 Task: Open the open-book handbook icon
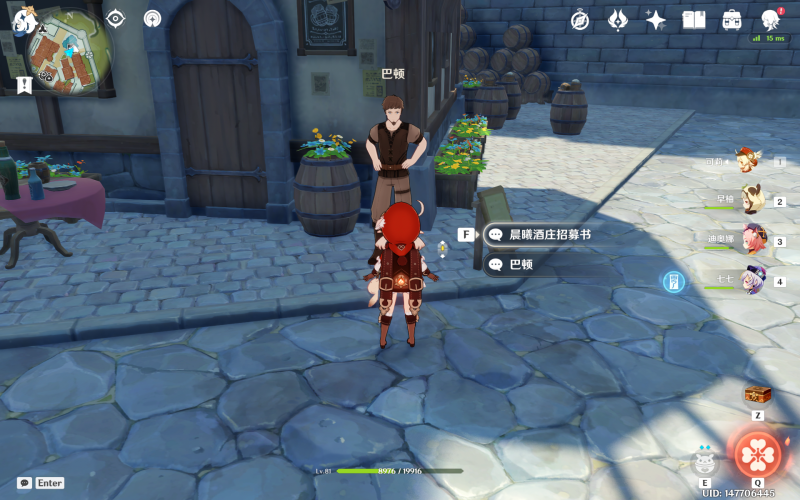(x=694, y=19)
